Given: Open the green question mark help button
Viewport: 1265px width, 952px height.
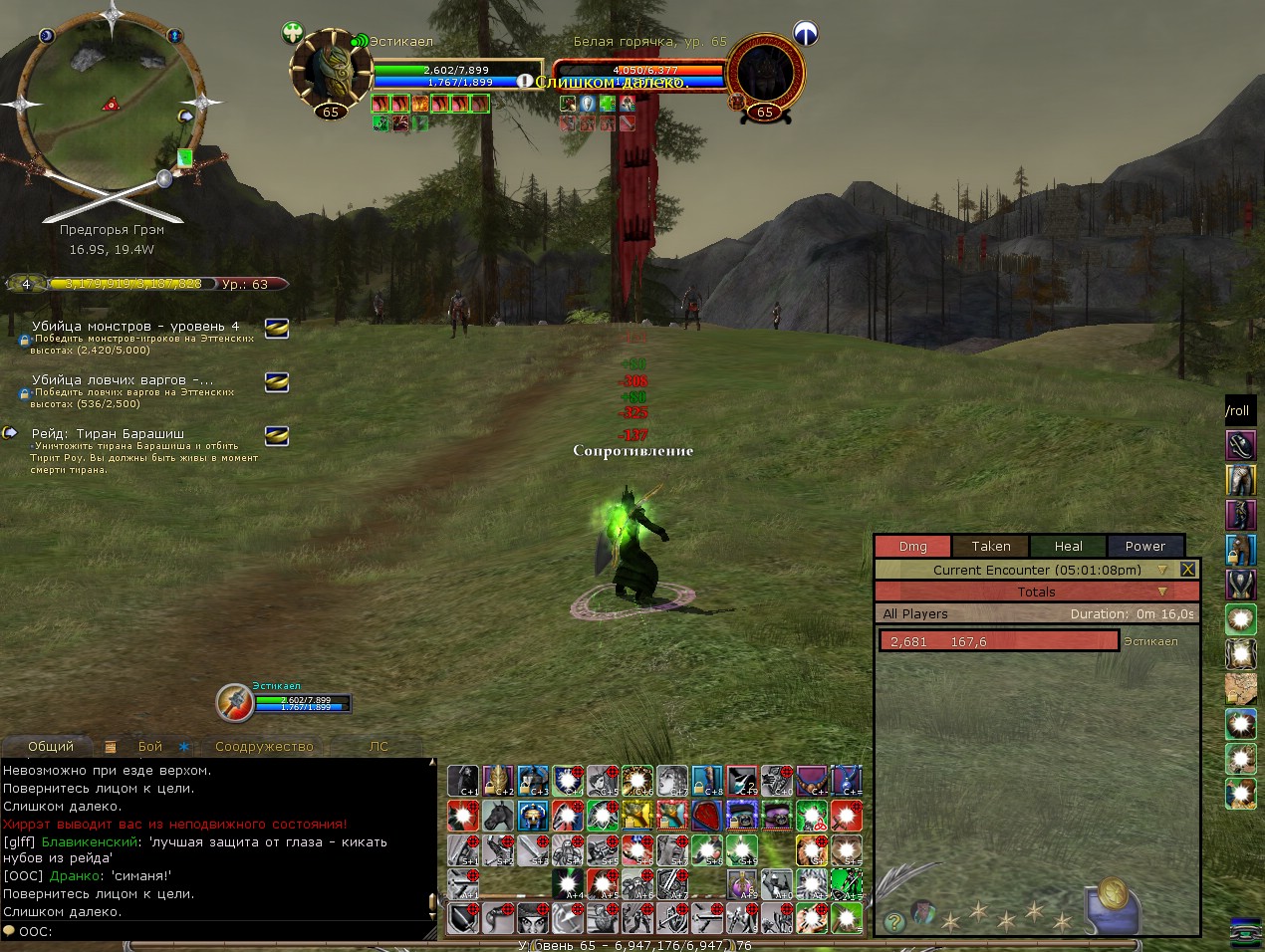Looking at the screenshot, I should click(894, 921).
